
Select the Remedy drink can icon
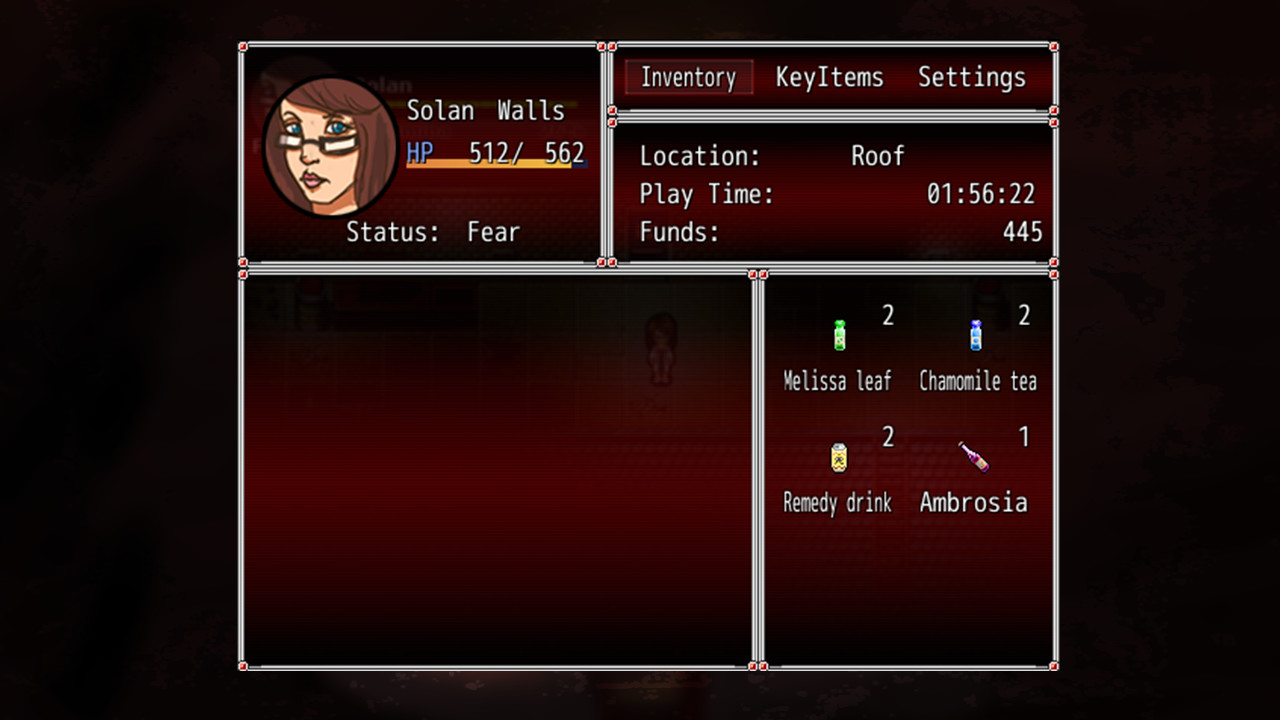coord(838,456)
